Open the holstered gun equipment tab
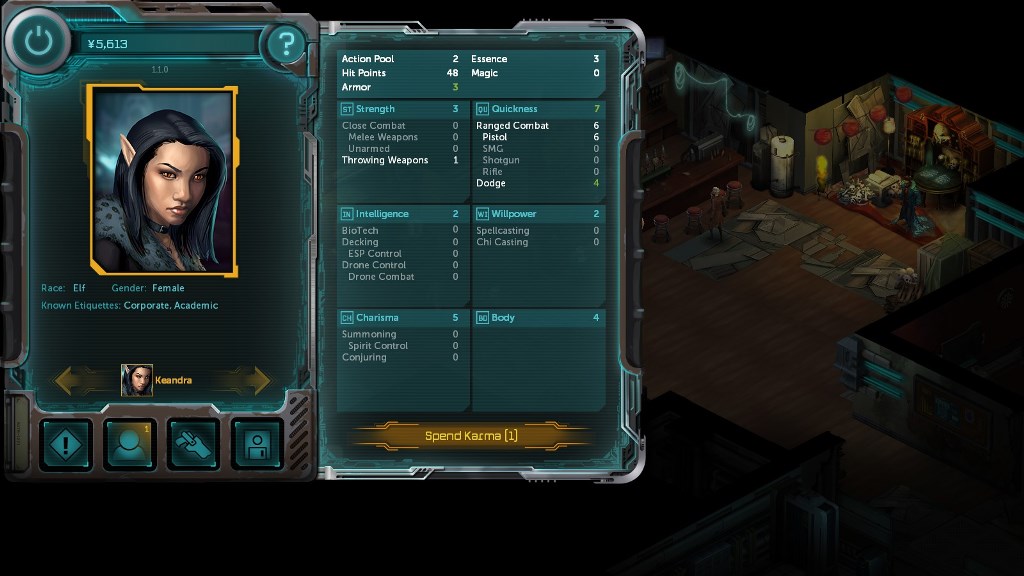Screen dimensions: 1024x576 194,444
